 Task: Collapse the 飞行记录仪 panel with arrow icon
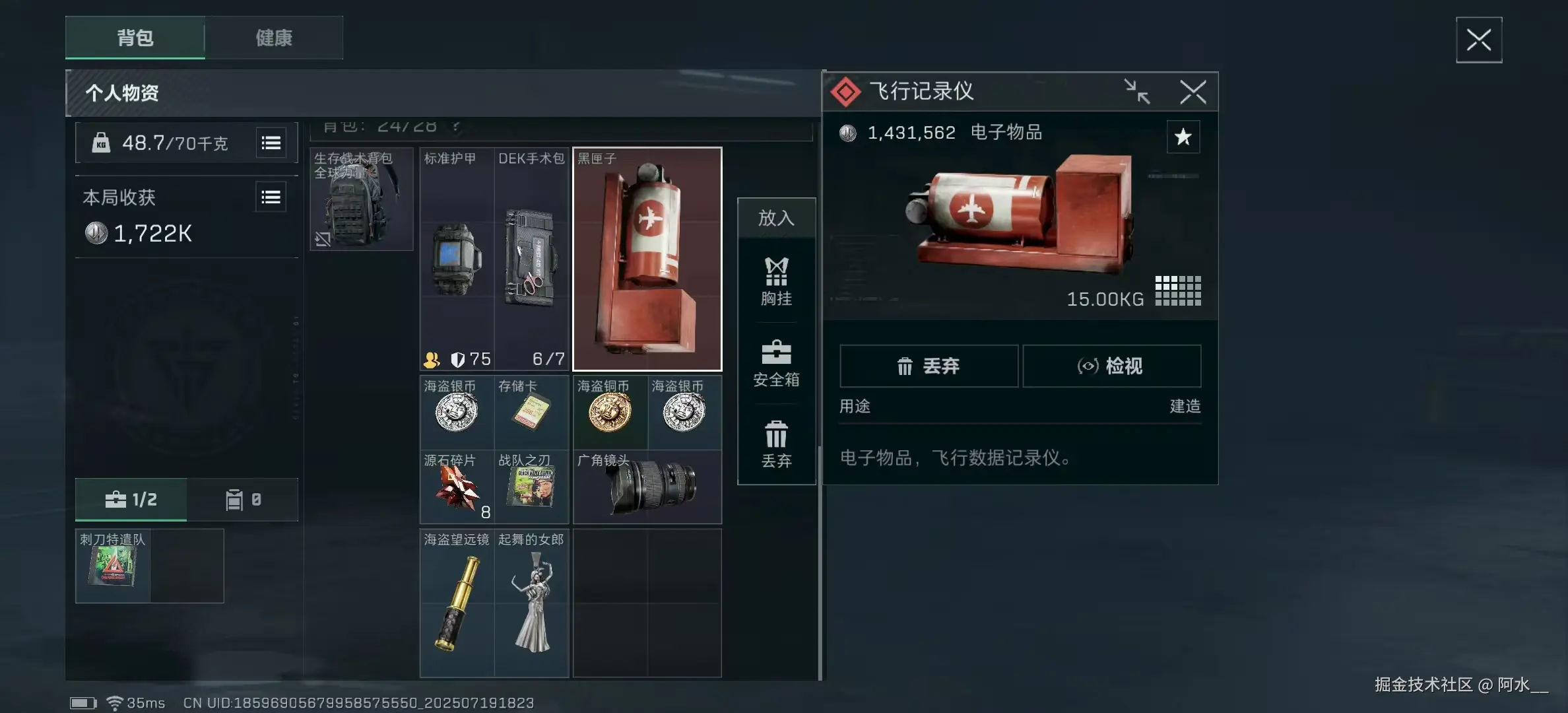coord(1137,92)
